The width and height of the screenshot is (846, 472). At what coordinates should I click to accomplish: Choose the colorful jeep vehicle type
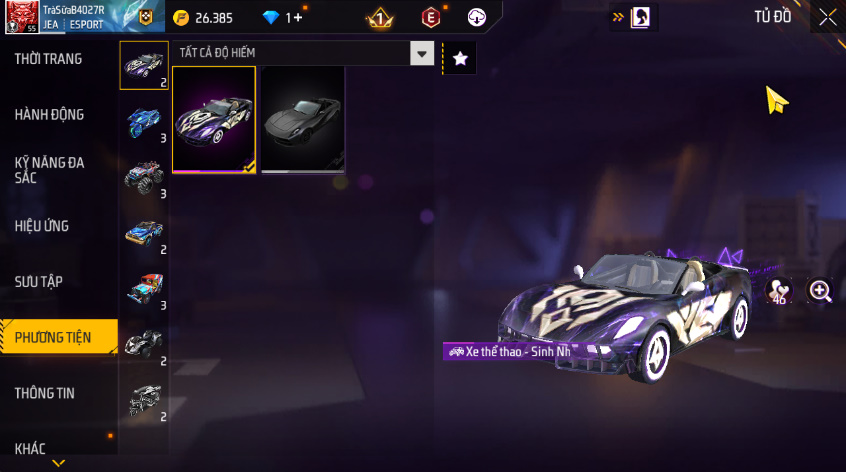(144, 288)
